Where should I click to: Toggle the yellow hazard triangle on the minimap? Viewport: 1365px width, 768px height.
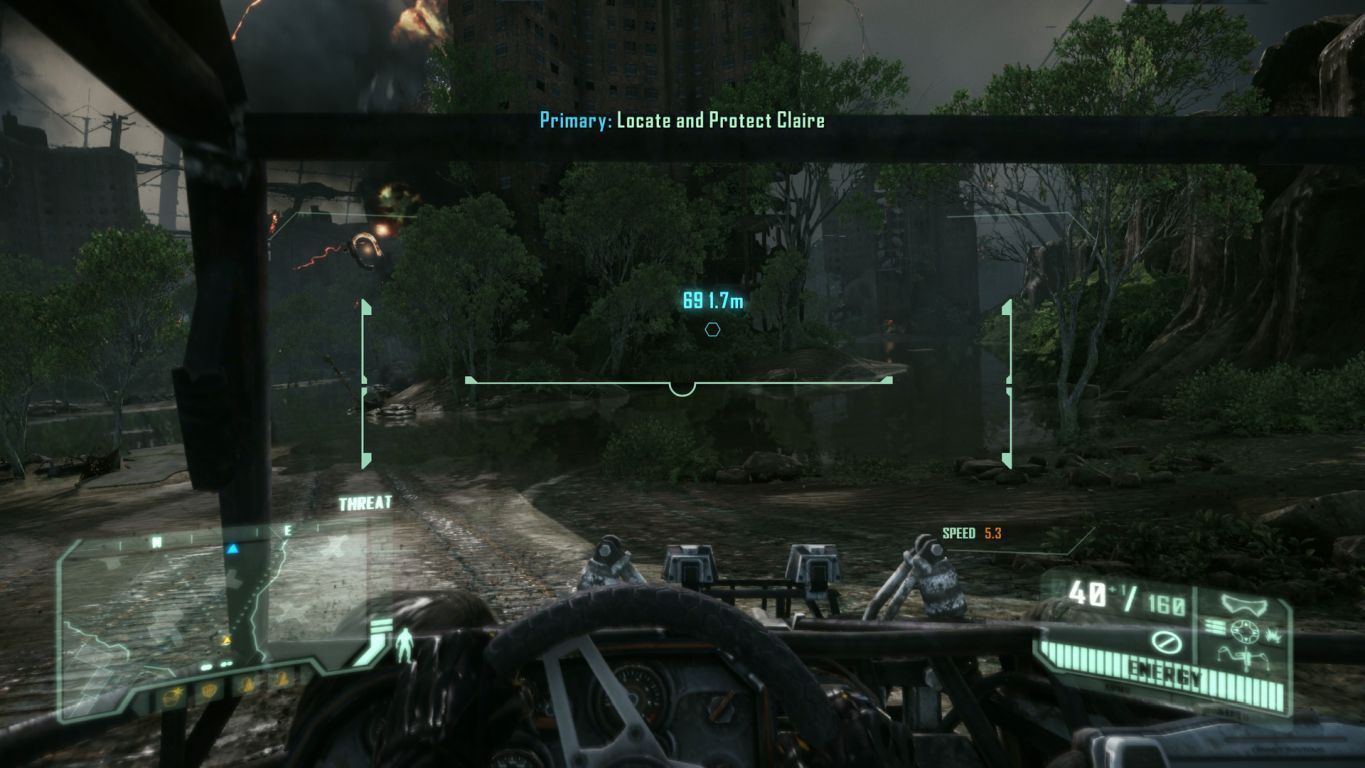226,639
